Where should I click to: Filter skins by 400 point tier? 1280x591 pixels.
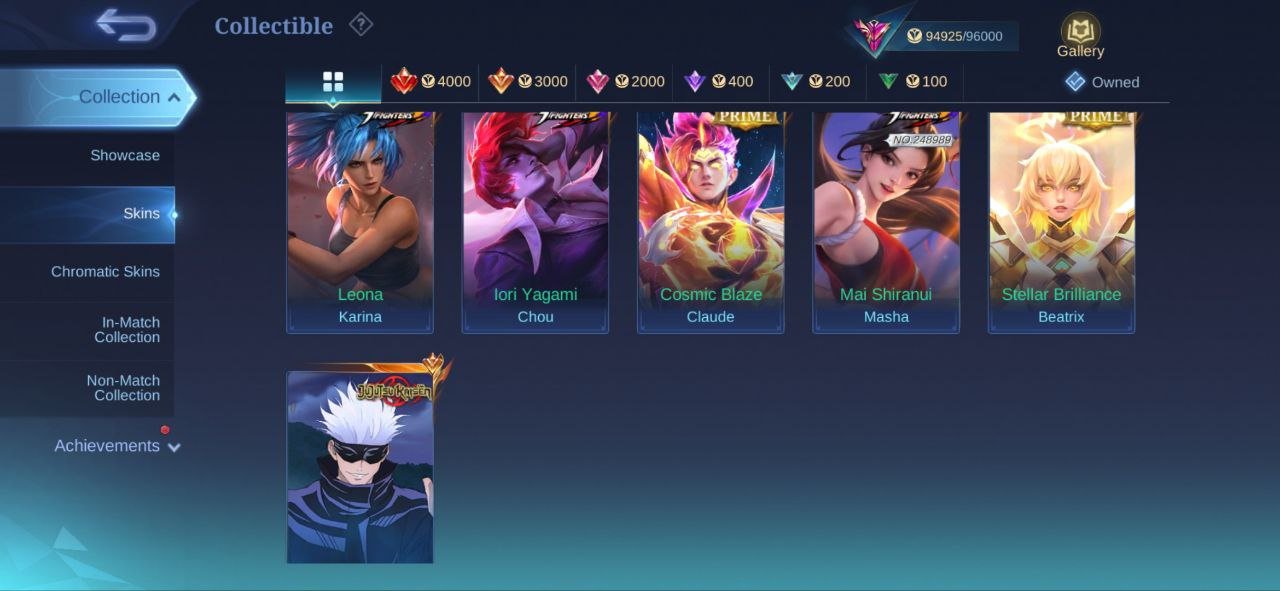(719, 82)
